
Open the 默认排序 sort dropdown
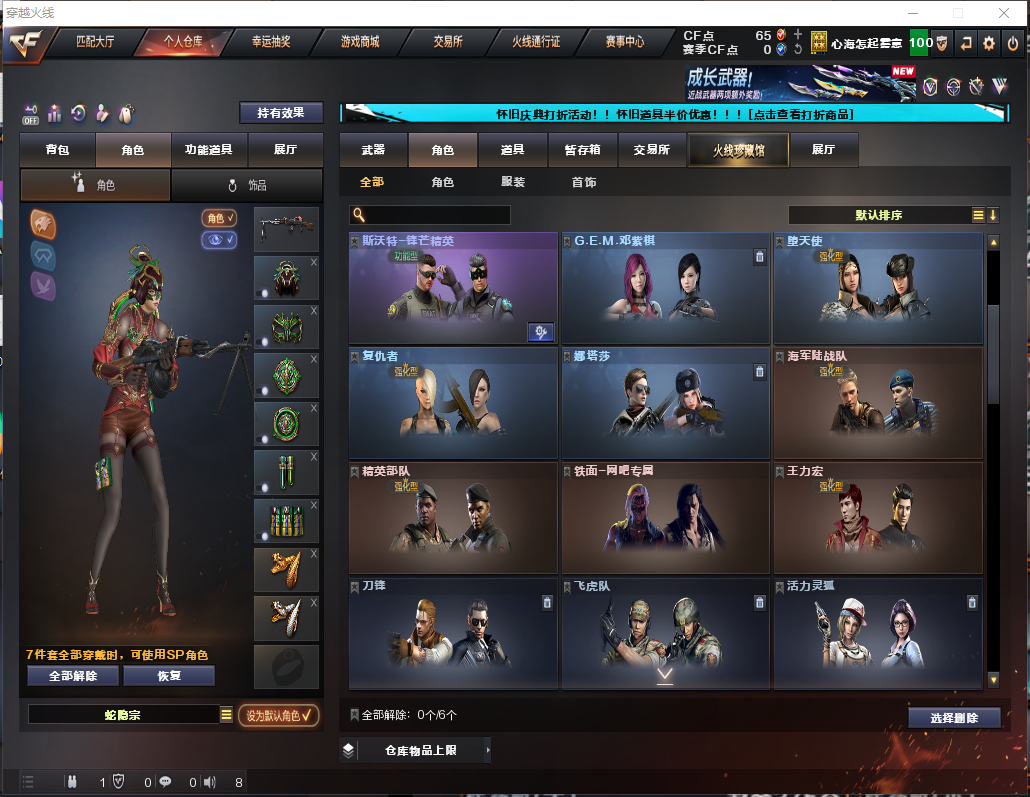coord(879,215)
